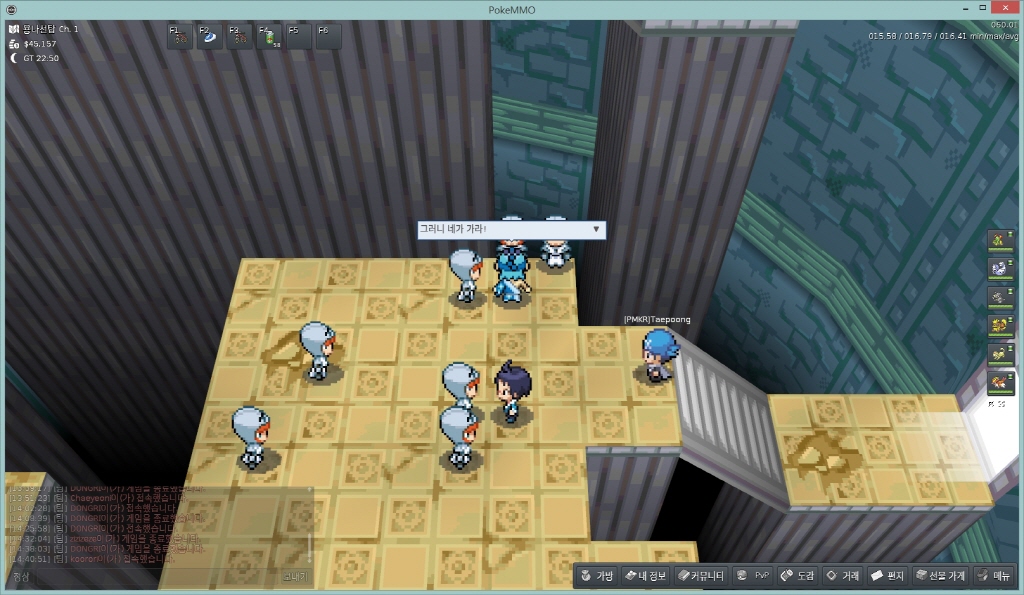Open the 편지 mail window
Image resolution: width=1024 pixels, height=595 pixels.
point(888,576)
